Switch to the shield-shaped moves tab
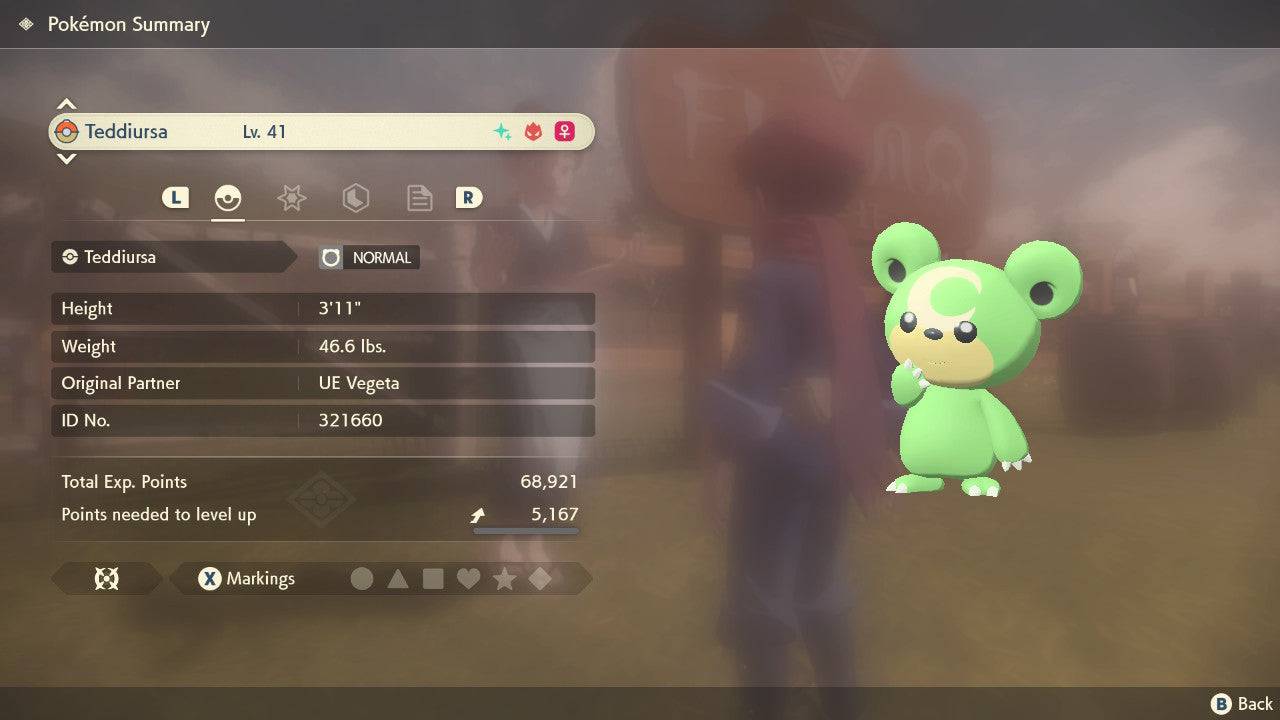 pos(355,198)
